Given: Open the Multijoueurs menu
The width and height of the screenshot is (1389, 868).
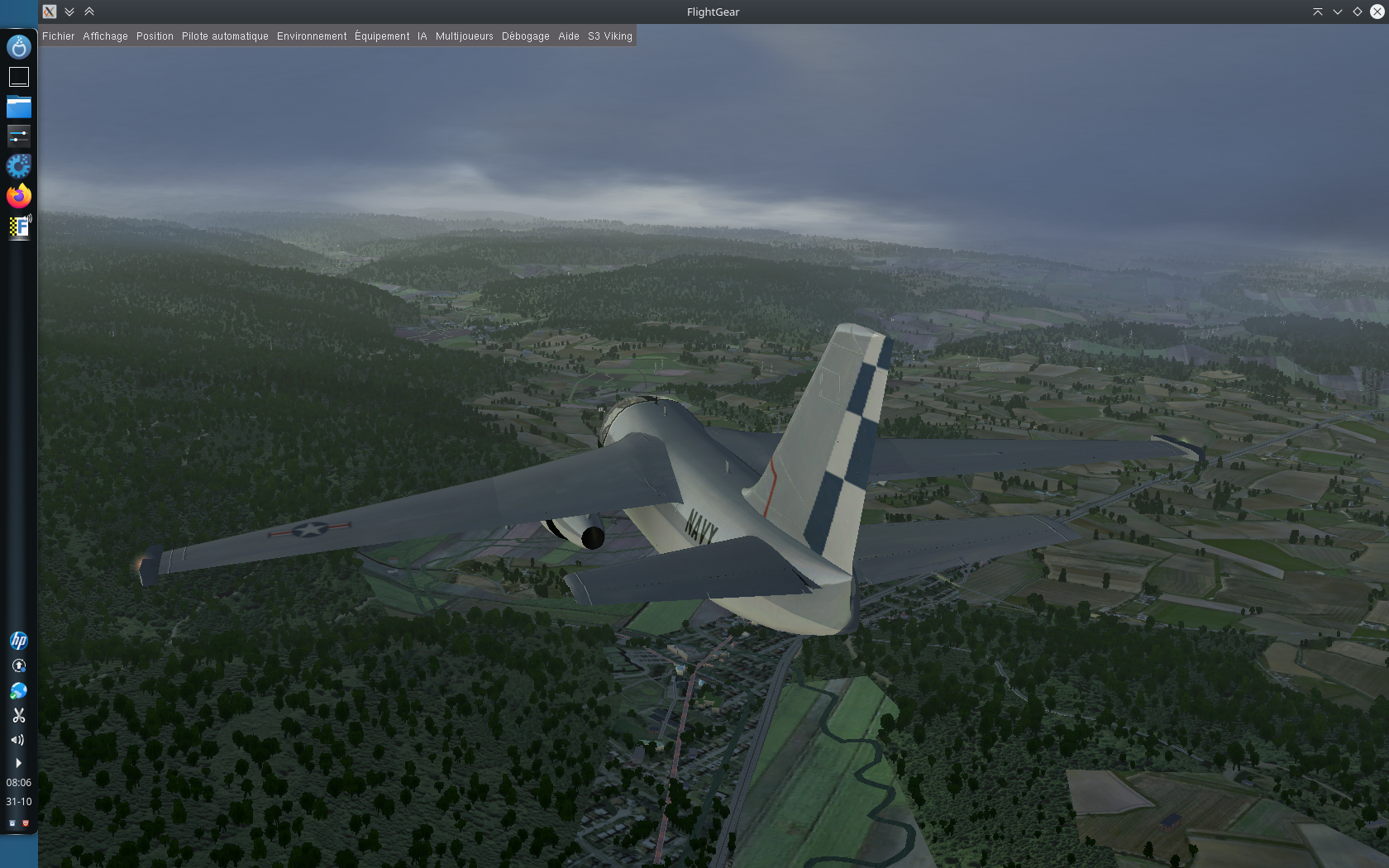Looking at the screenshot, I should click(x=464, y=36).
